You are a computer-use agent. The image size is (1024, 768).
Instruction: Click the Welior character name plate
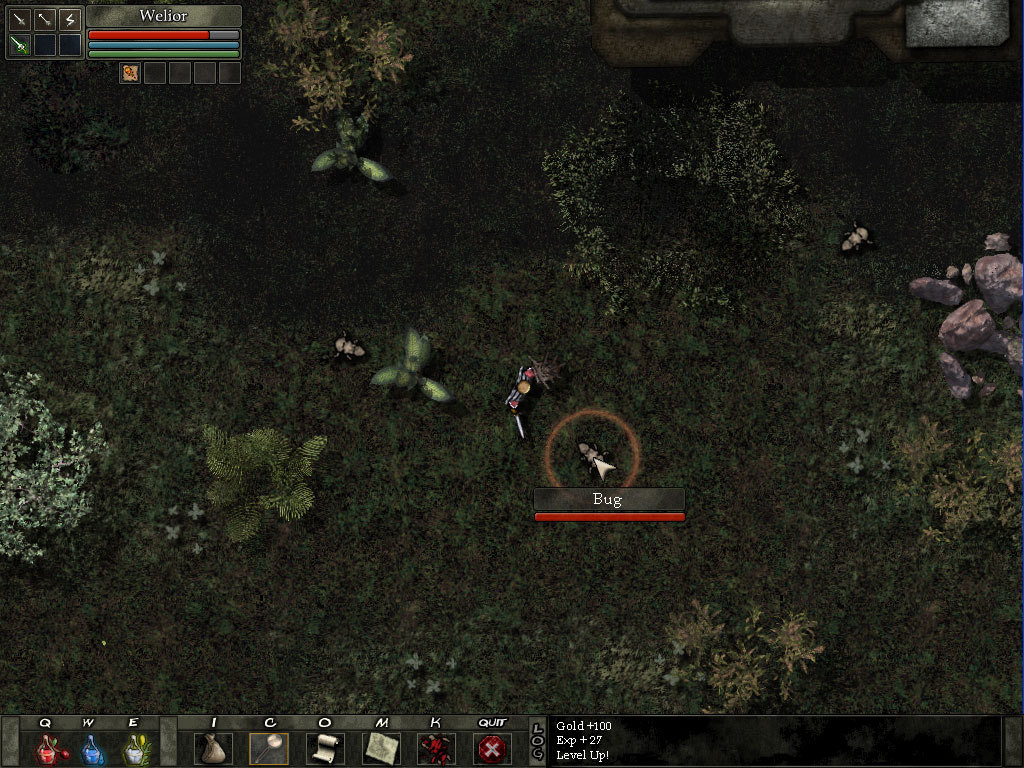point(163,16)
